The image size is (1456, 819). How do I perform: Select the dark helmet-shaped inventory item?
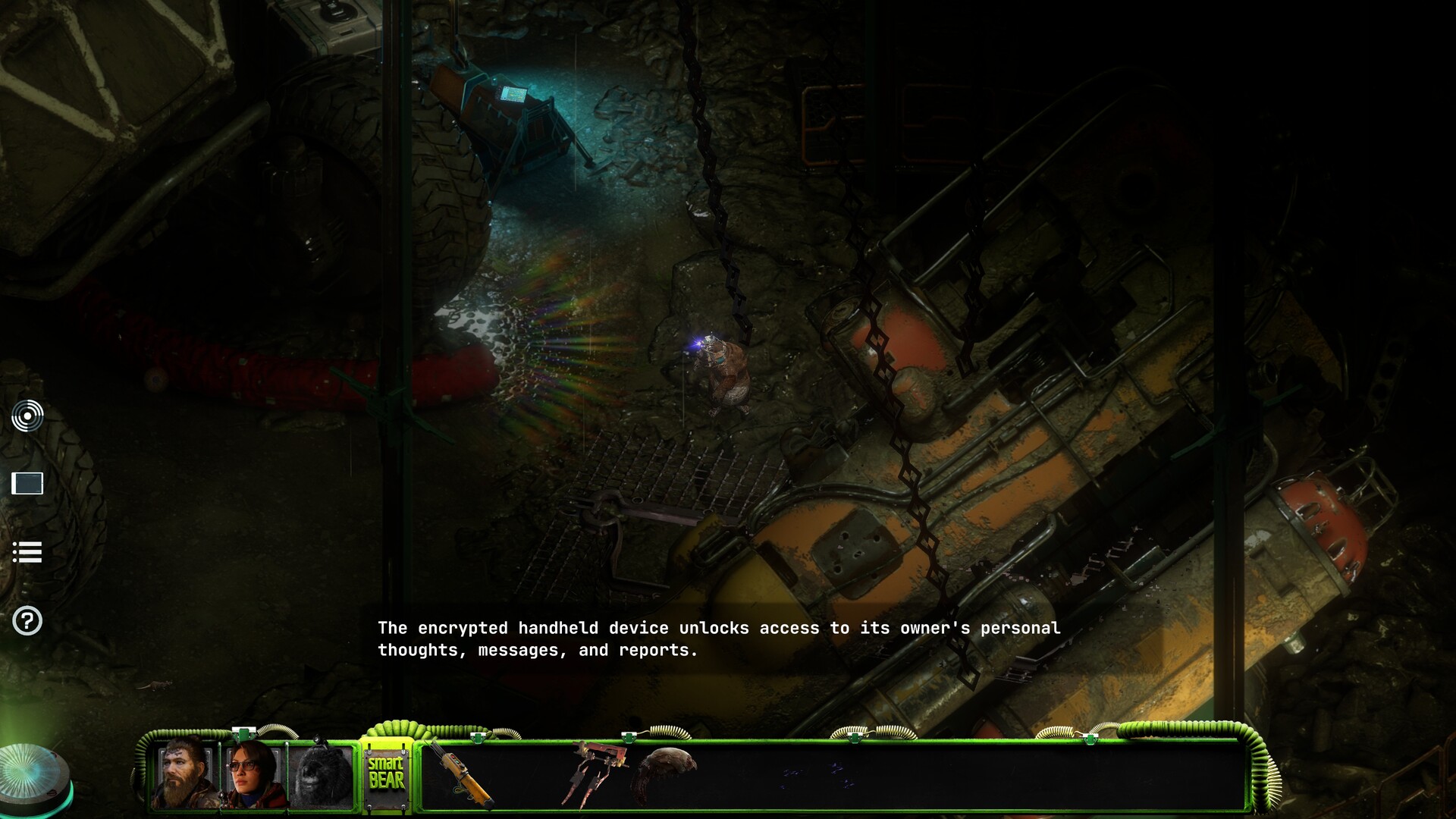click(x=666, y=770)
